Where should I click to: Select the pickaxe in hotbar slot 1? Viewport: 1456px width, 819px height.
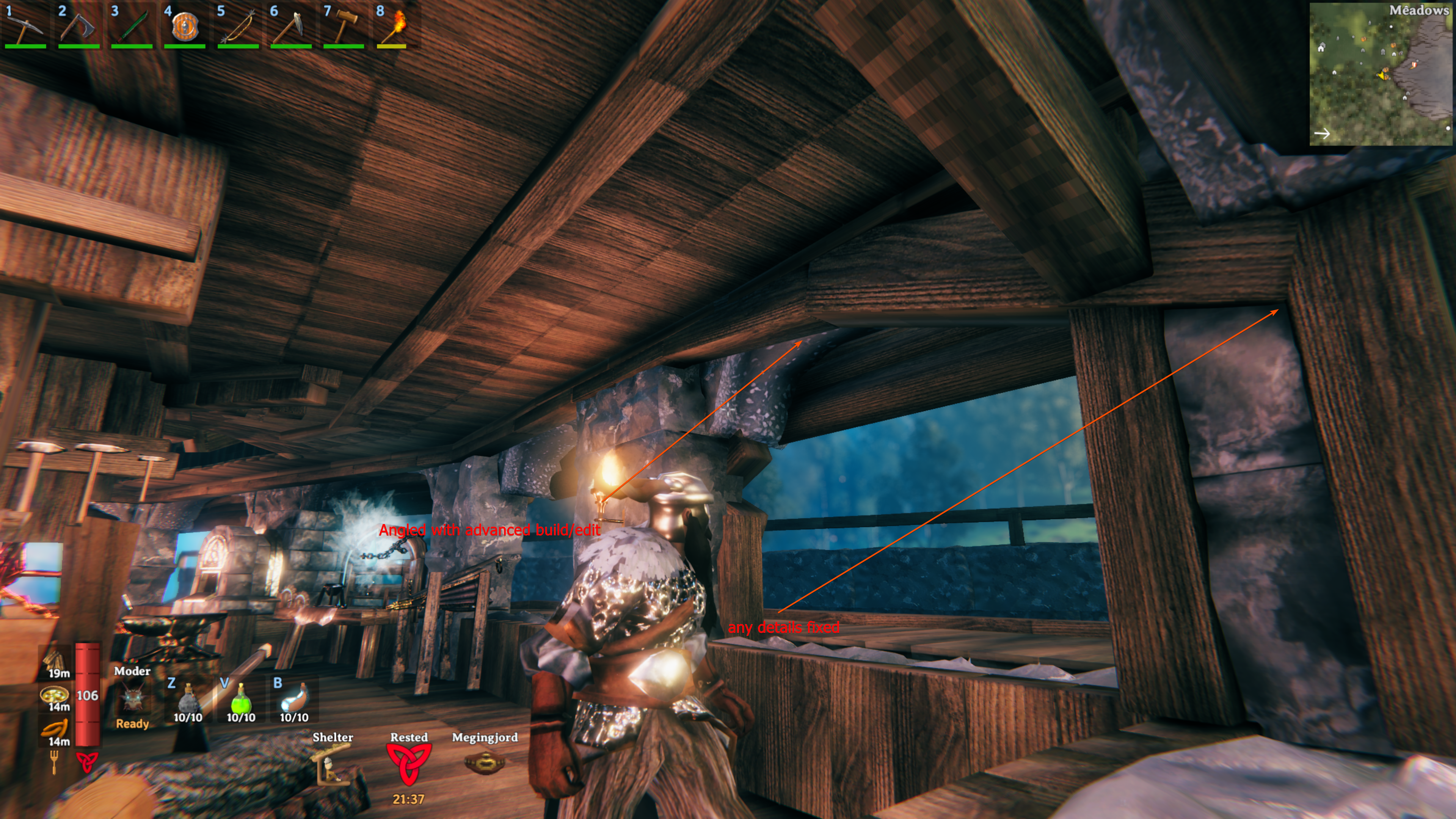(25, 26)
